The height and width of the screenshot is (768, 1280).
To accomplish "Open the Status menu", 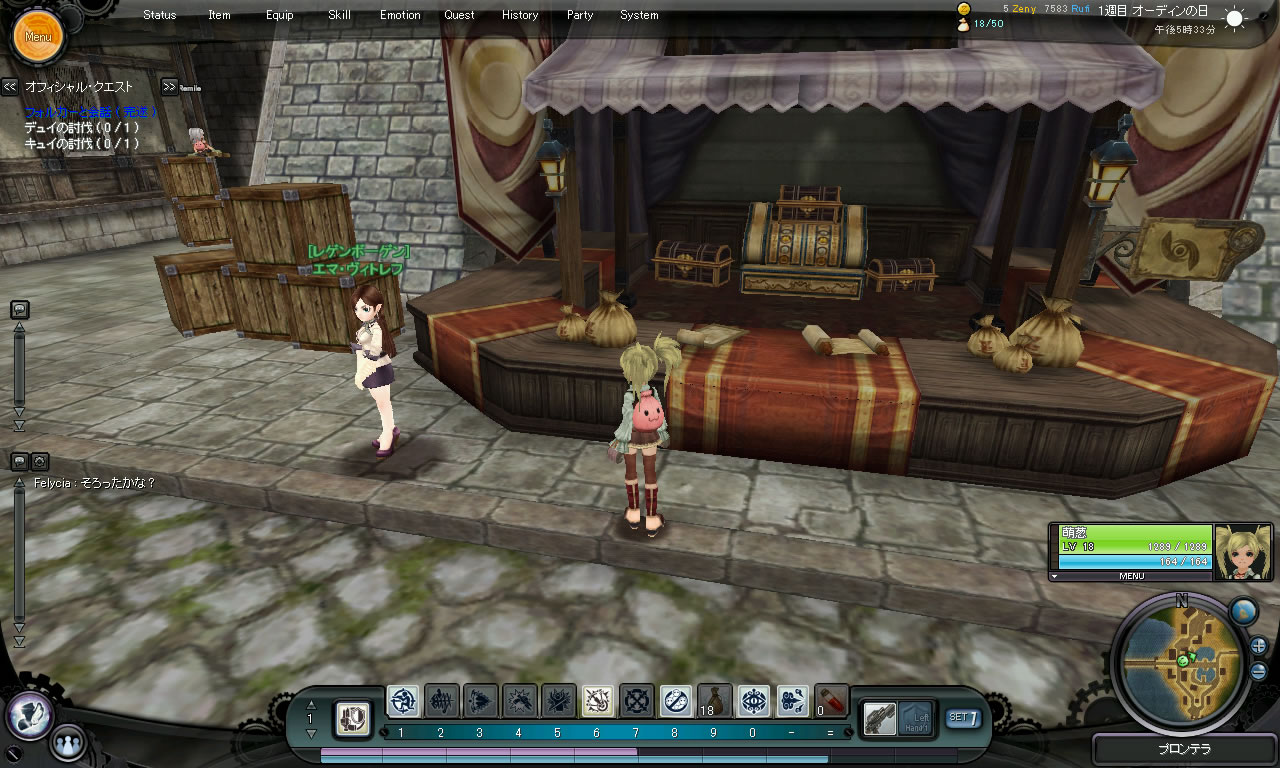I will point(159,15).
